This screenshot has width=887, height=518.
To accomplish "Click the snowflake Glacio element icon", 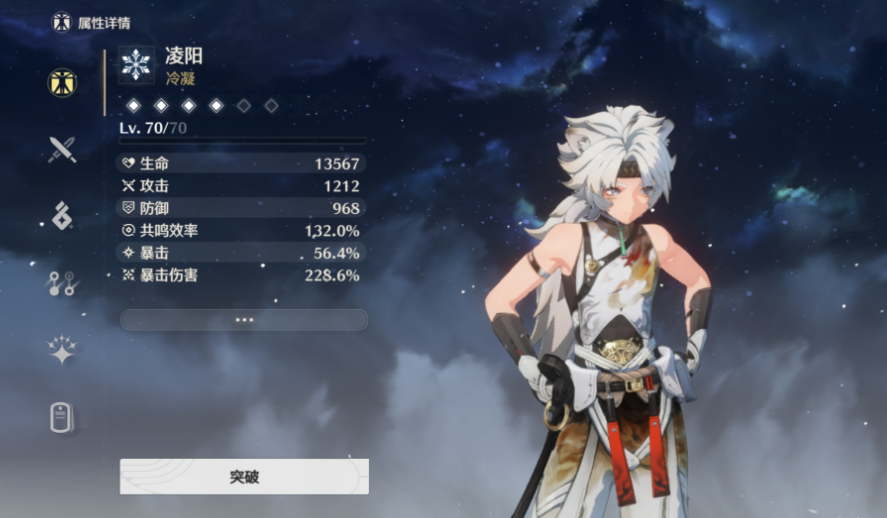I will 135,63.
